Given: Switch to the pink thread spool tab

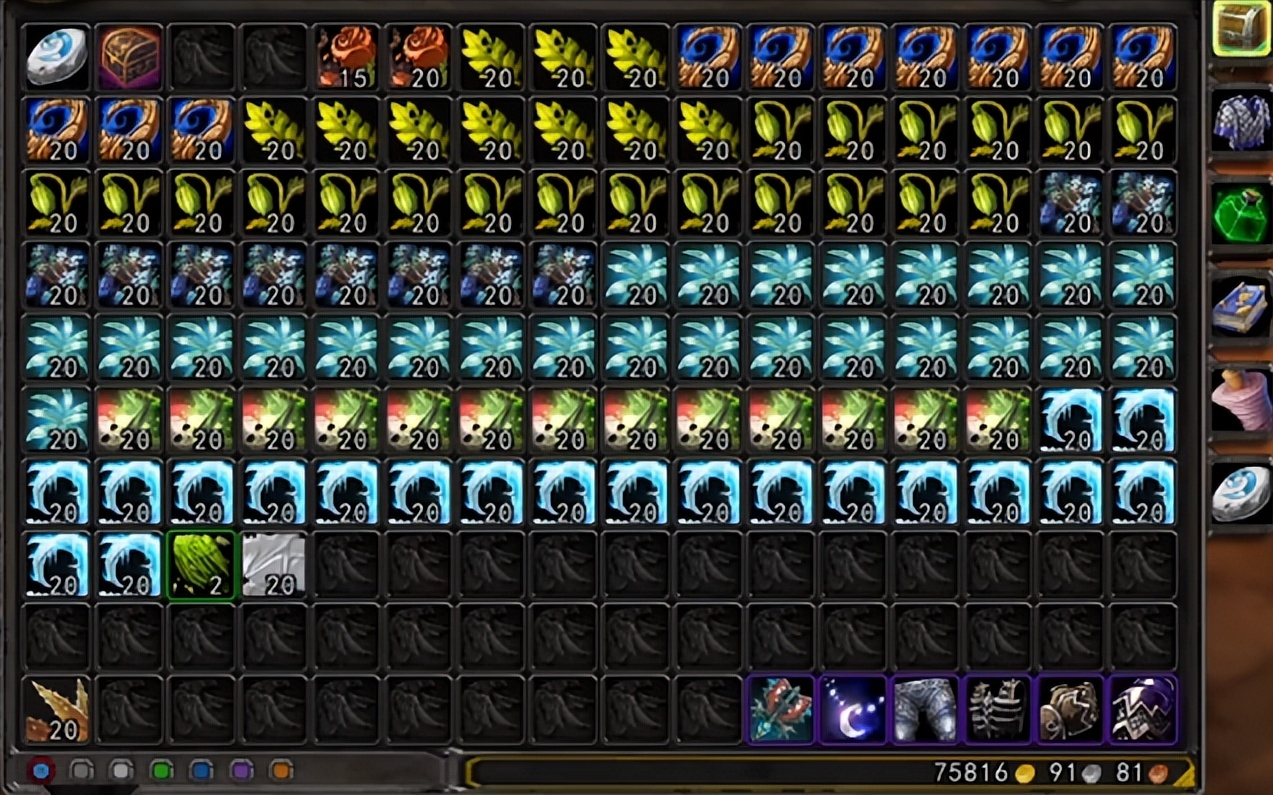Looking at the screenshot, I should point(1241,398).
